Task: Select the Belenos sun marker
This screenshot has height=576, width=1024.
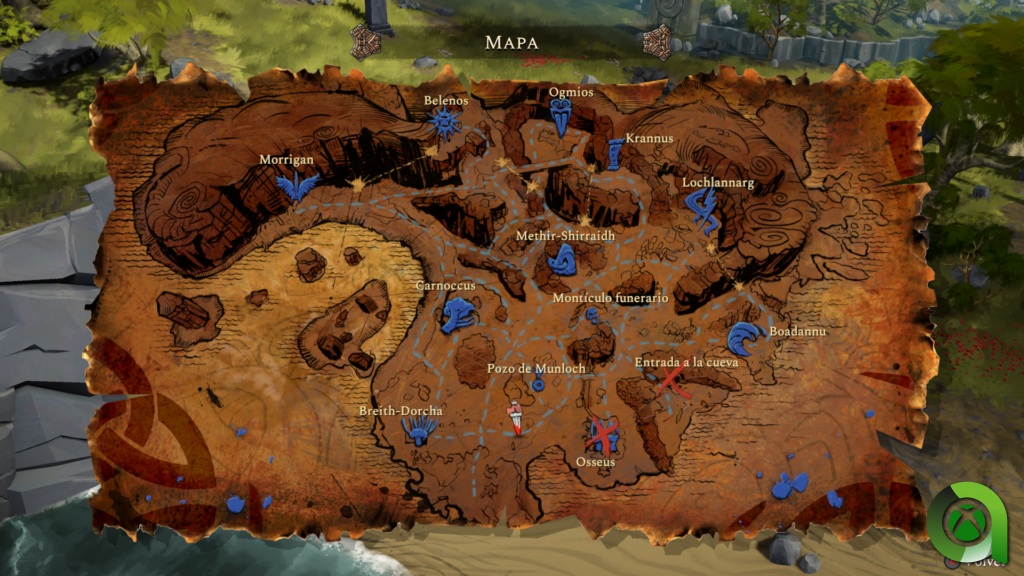Action: coord(444,124)
